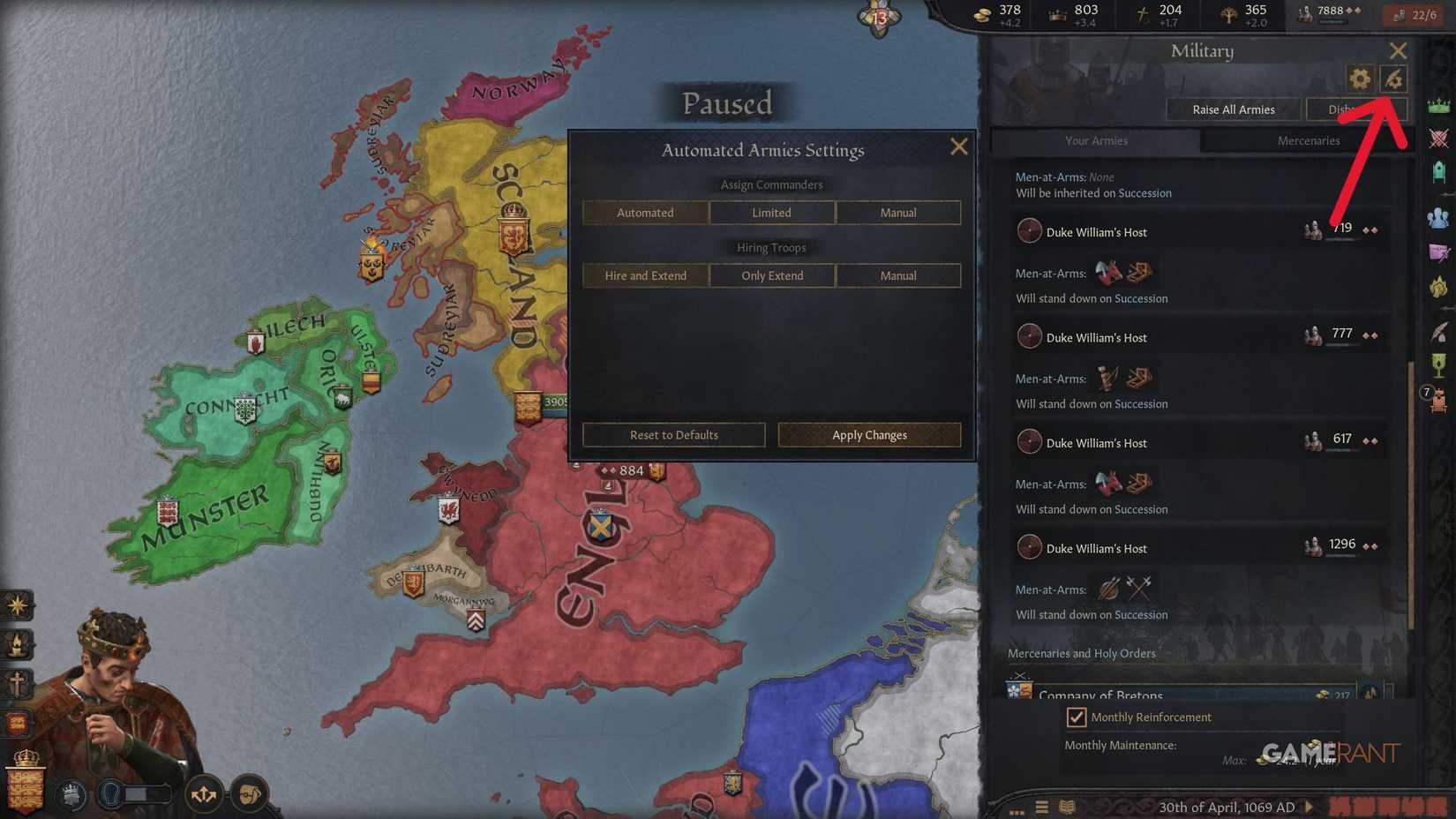This screenshot has height=819, width=1456.
Task: Enable Monthly Reinforcement for Company of Bretons
Action: [1077, 717]
